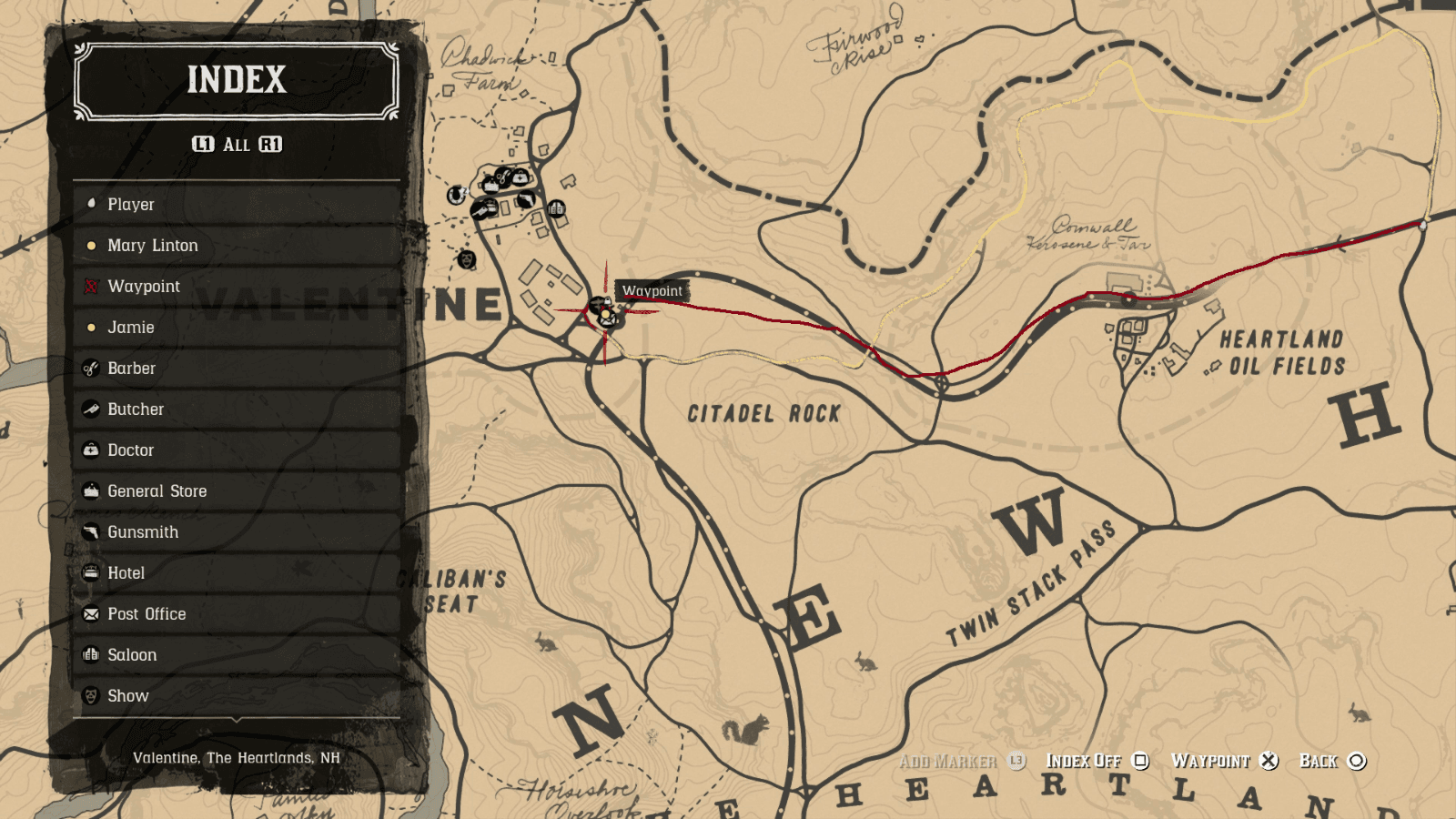Select the Doctor satchel icon

[x=90, y=450]
